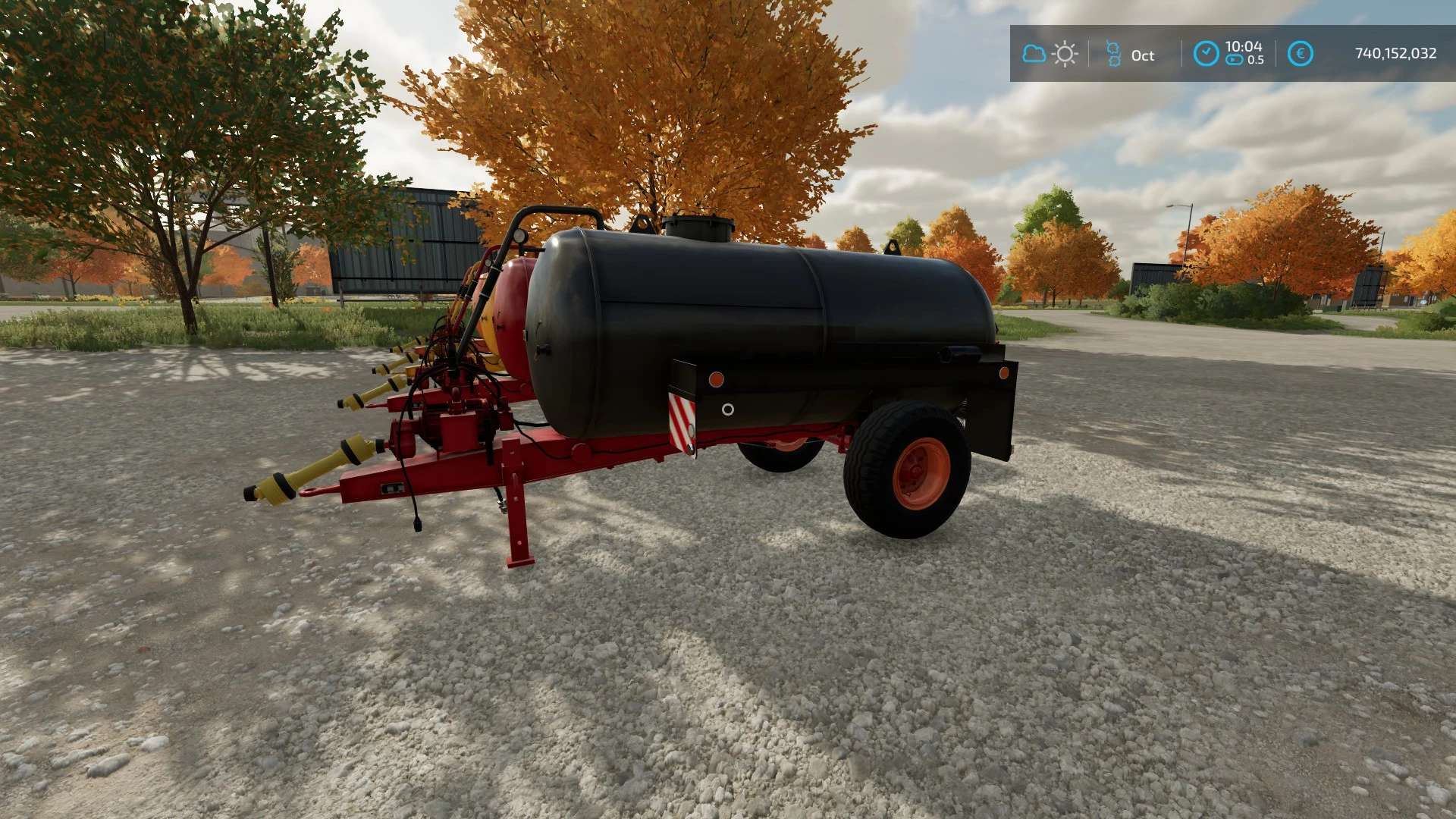This screenshot has height=819, width=1456.
Task: Select the clock icon beside the time
Action: coord(1206,54)
